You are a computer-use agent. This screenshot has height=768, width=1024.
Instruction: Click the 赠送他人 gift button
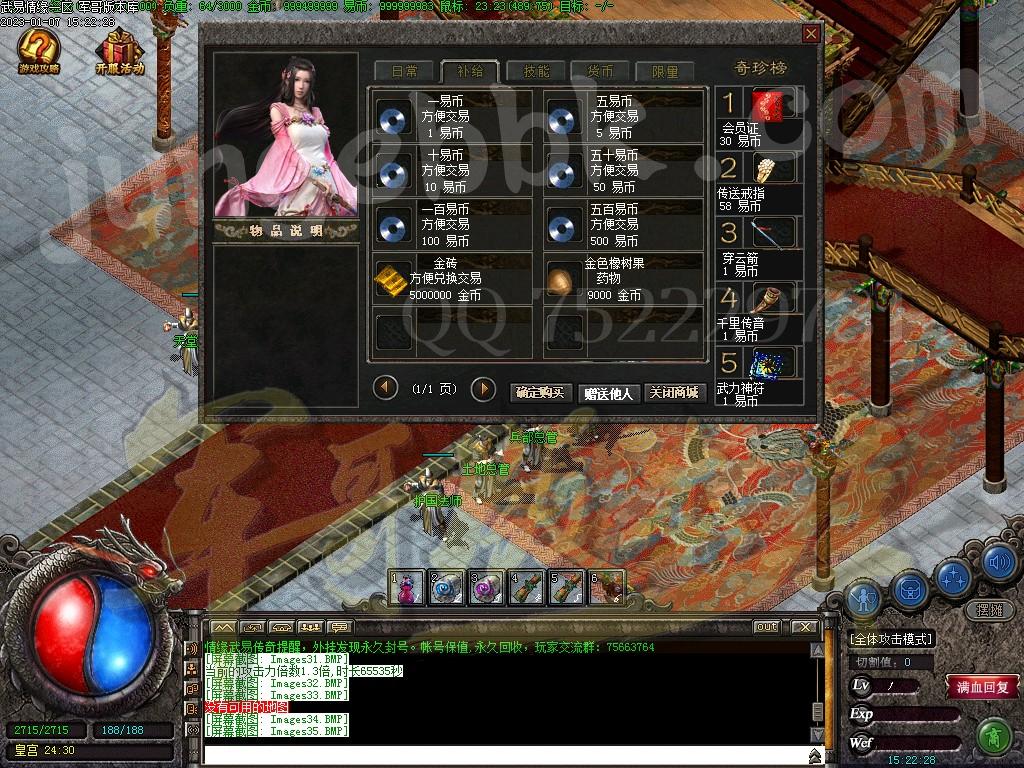[608, 393]
